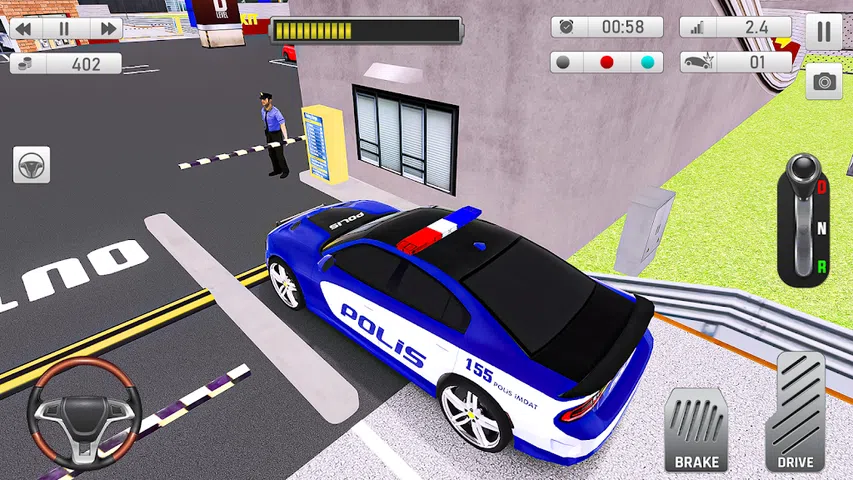Select the gray light button

564,62
